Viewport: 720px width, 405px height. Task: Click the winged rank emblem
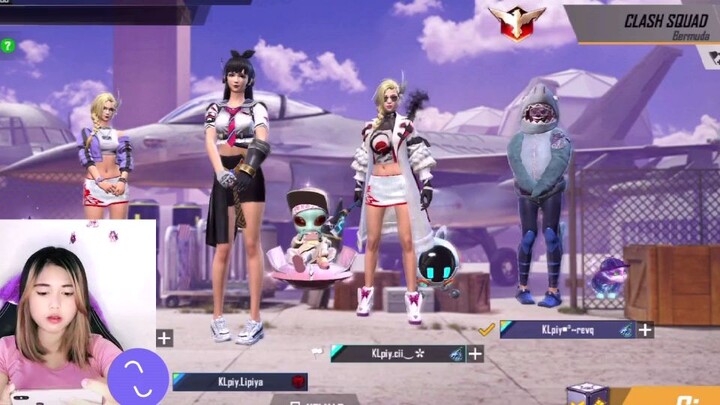click(516, 20)
